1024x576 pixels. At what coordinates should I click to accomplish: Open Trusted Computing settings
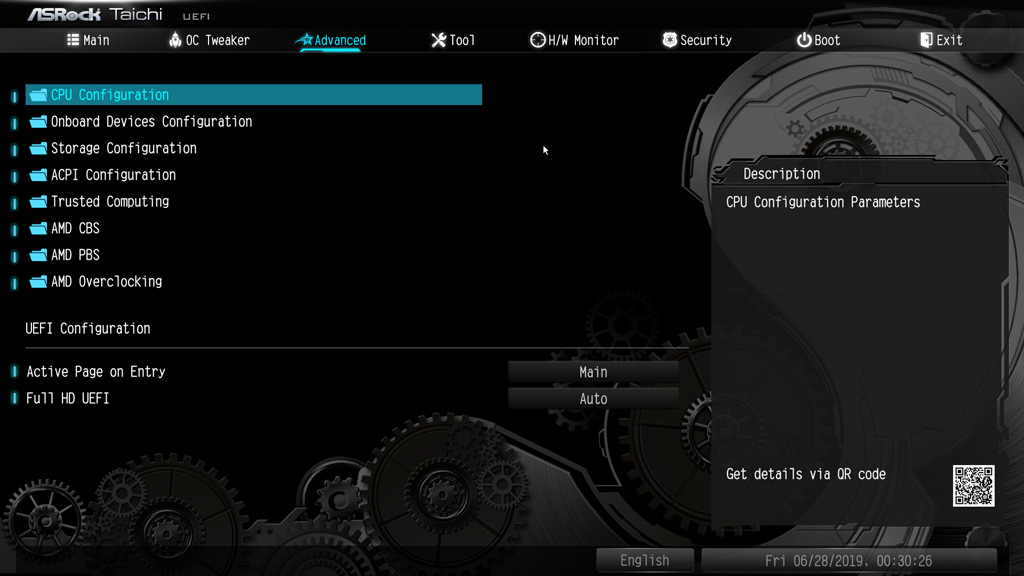point(110,202)
